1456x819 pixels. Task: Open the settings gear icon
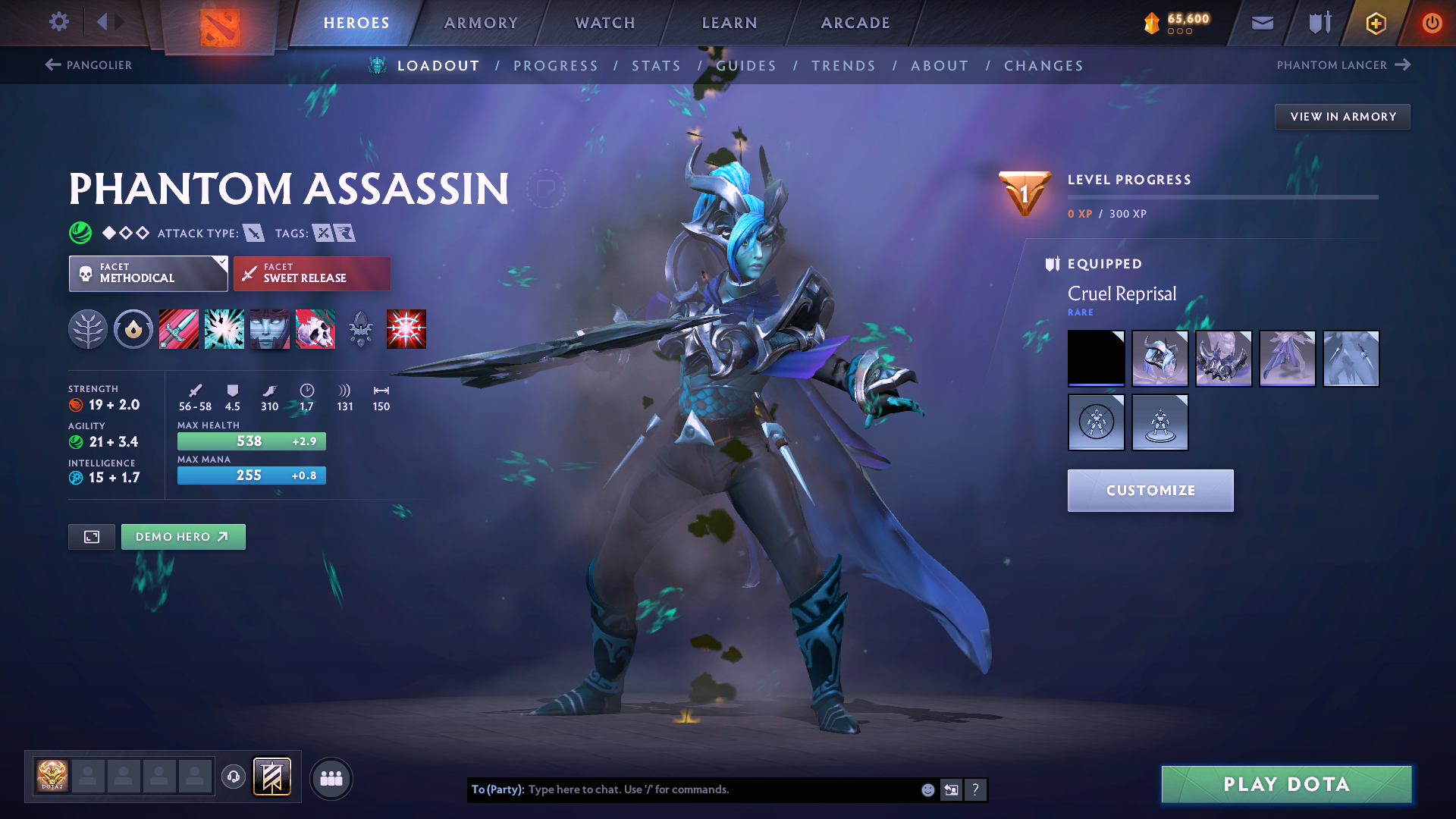59,22
